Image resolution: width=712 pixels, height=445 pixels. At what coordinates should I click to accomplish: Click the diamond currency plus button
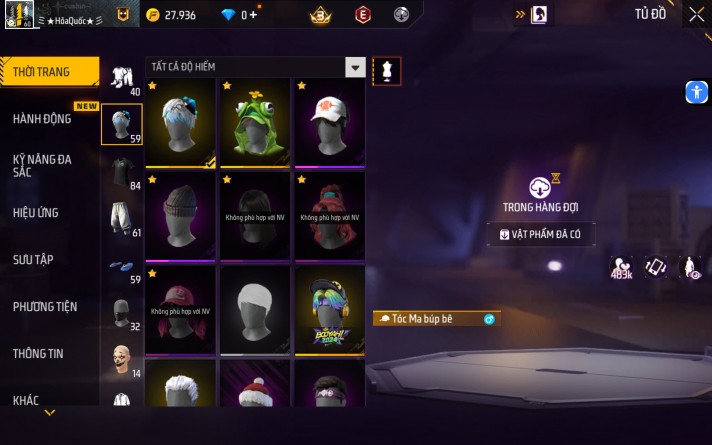pos(253,15)
